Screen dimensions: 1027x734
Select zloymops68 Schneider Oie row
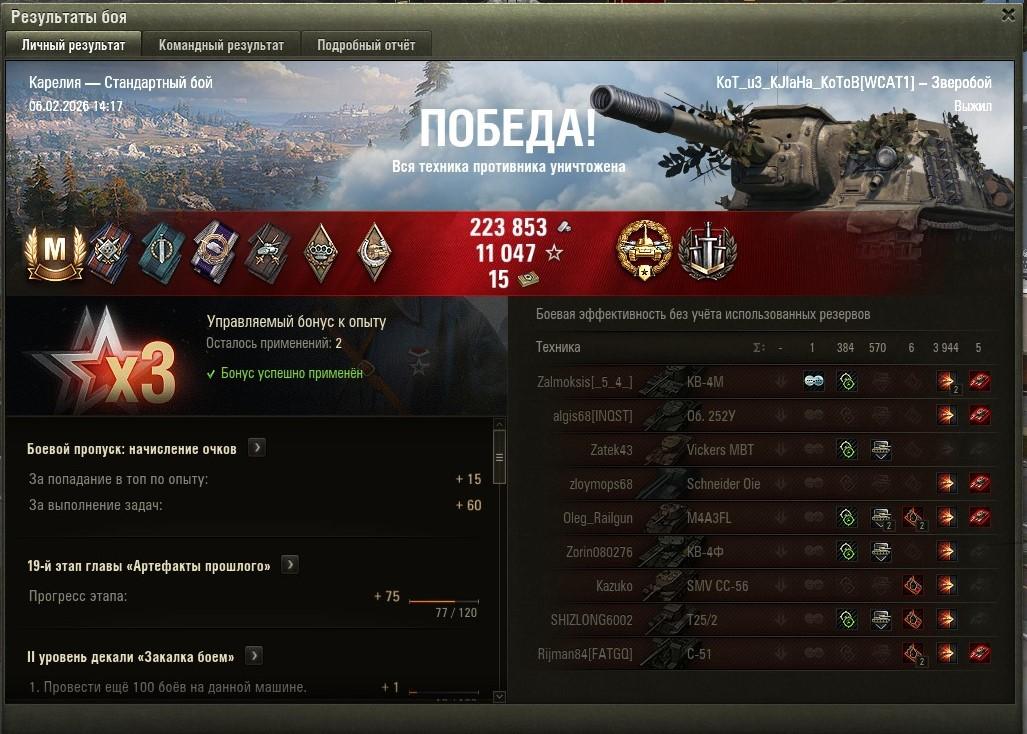pos(700,484)
